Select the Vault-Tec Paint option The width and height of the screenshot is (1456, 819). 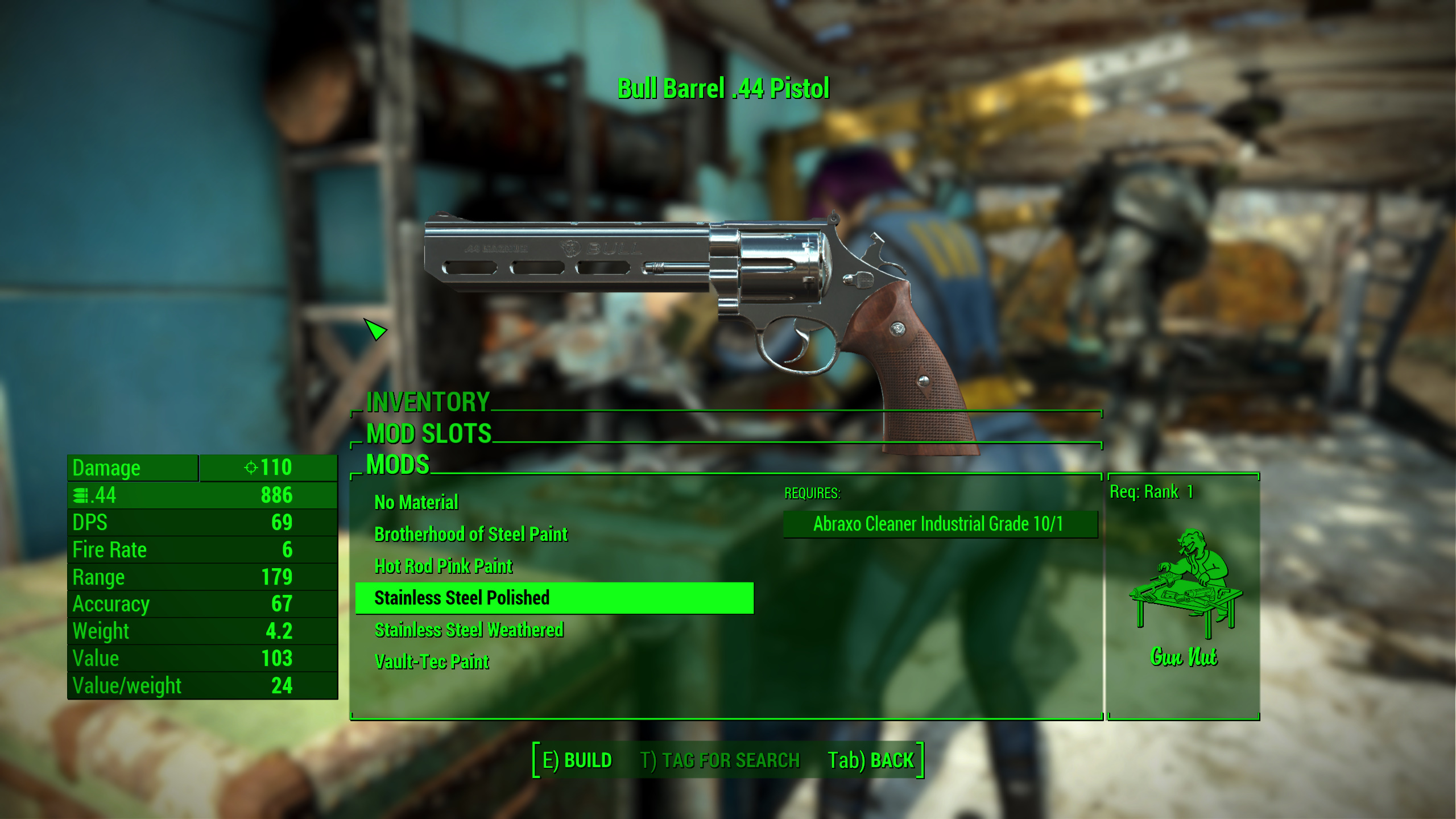[x=431, y=661]
